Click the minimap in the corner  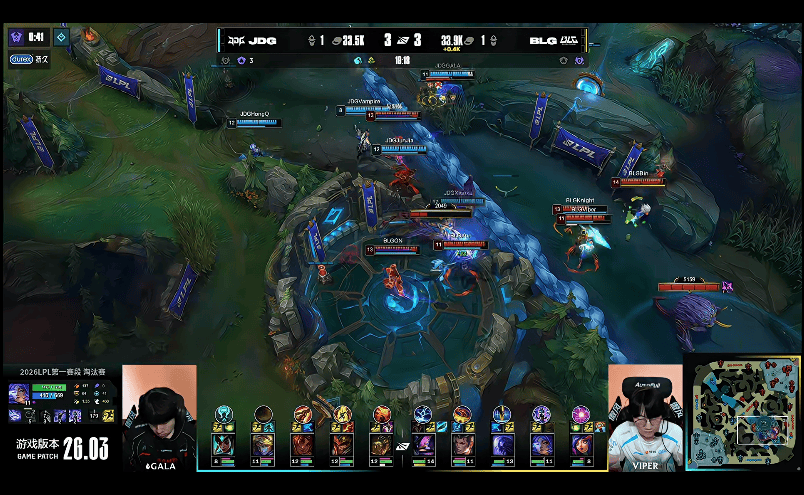pyautogui.click(x=742, y=412)
